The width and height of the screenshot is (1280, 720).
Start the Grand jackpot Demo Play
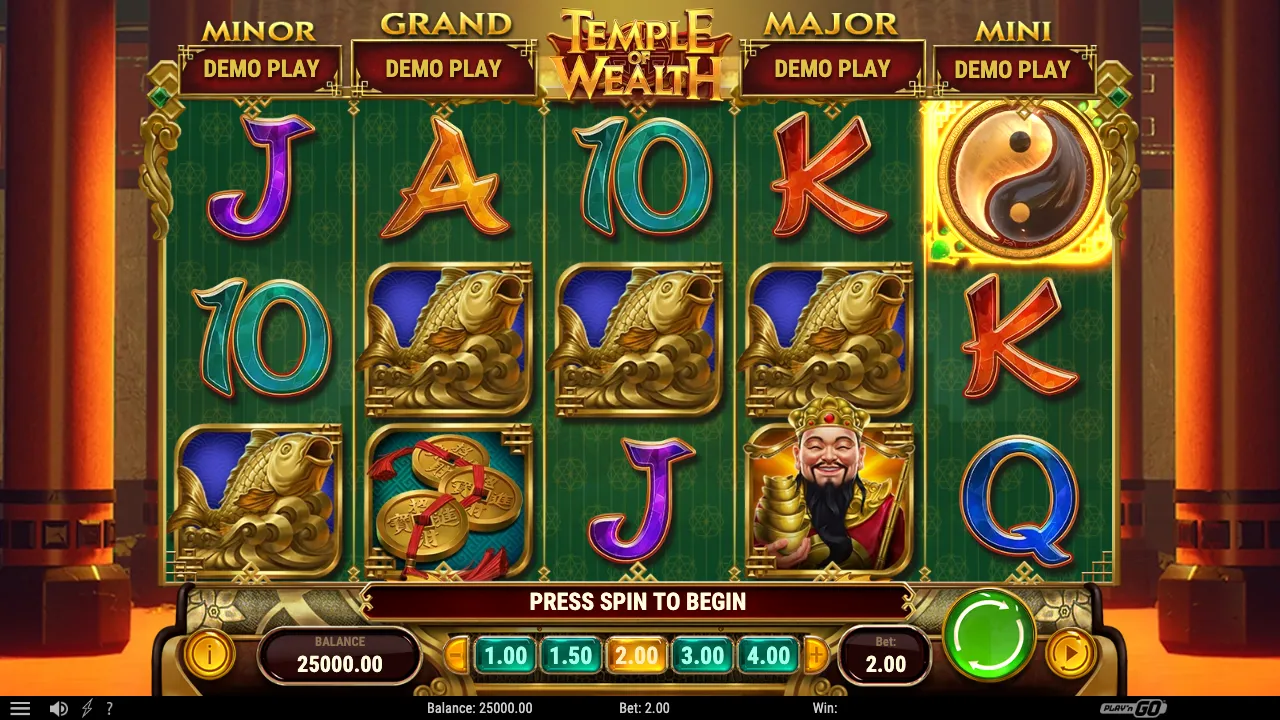tap(443, 70)
